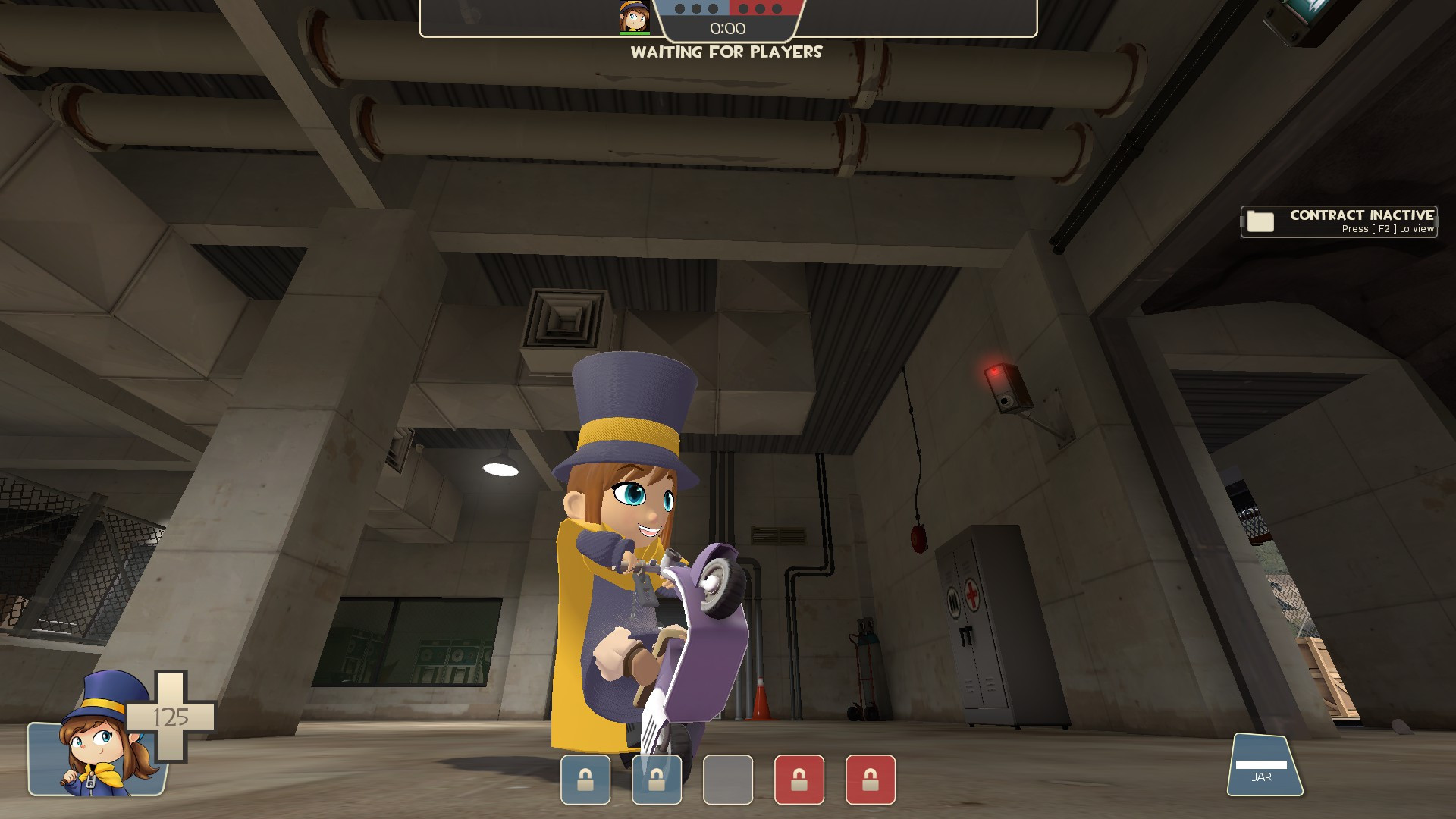Select the first blue locked weapon slot
Image resolution: width=1456 pixels, height=819 pixels.
[585, 780]
